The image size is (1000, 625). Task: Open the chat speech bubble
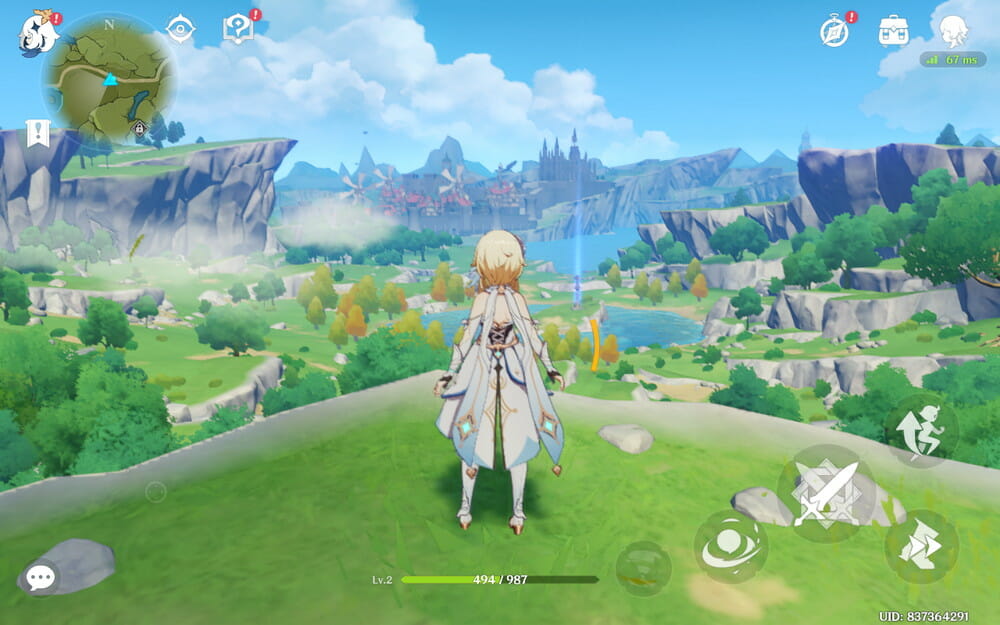(40, 577)
